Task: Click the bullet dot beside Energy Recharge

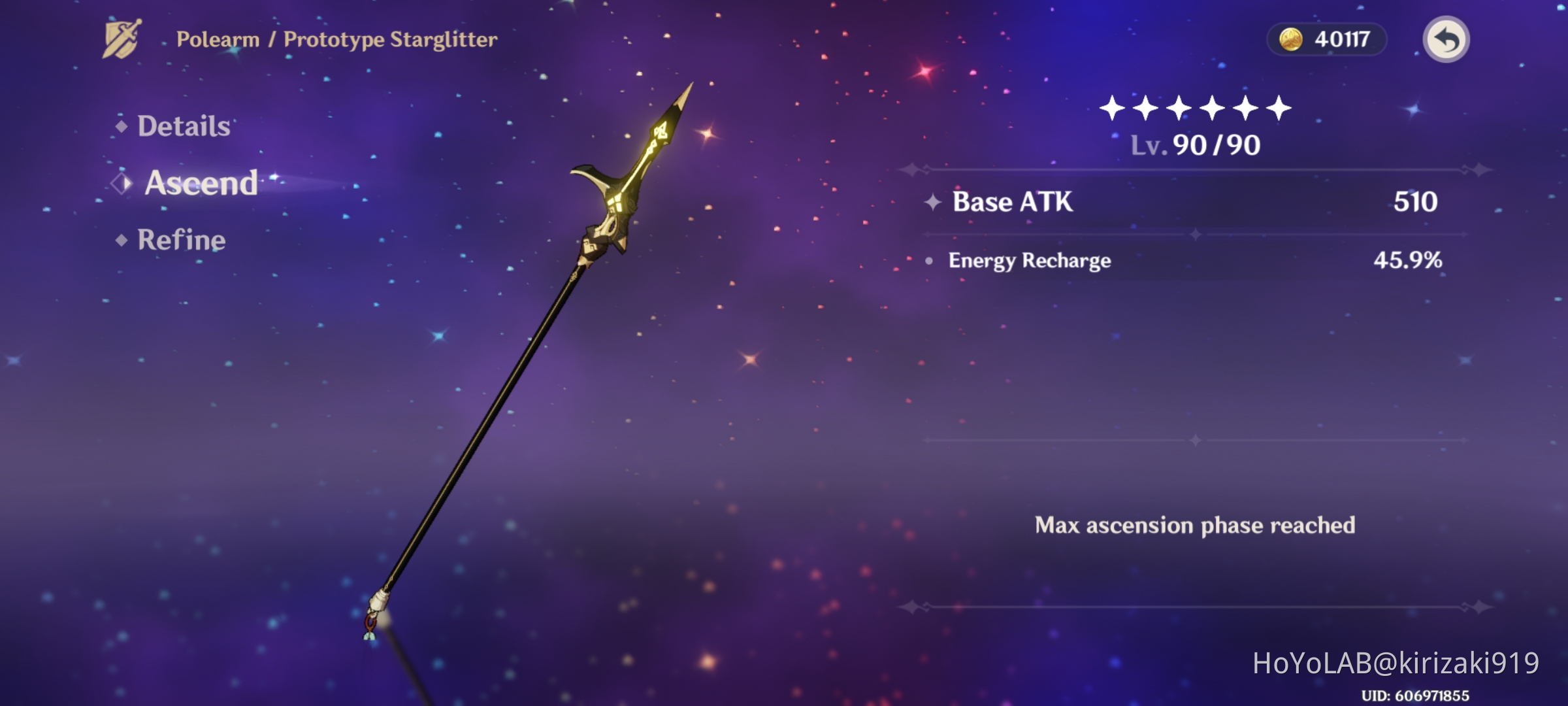Action: pyautogui.click(x=930, y=260)
